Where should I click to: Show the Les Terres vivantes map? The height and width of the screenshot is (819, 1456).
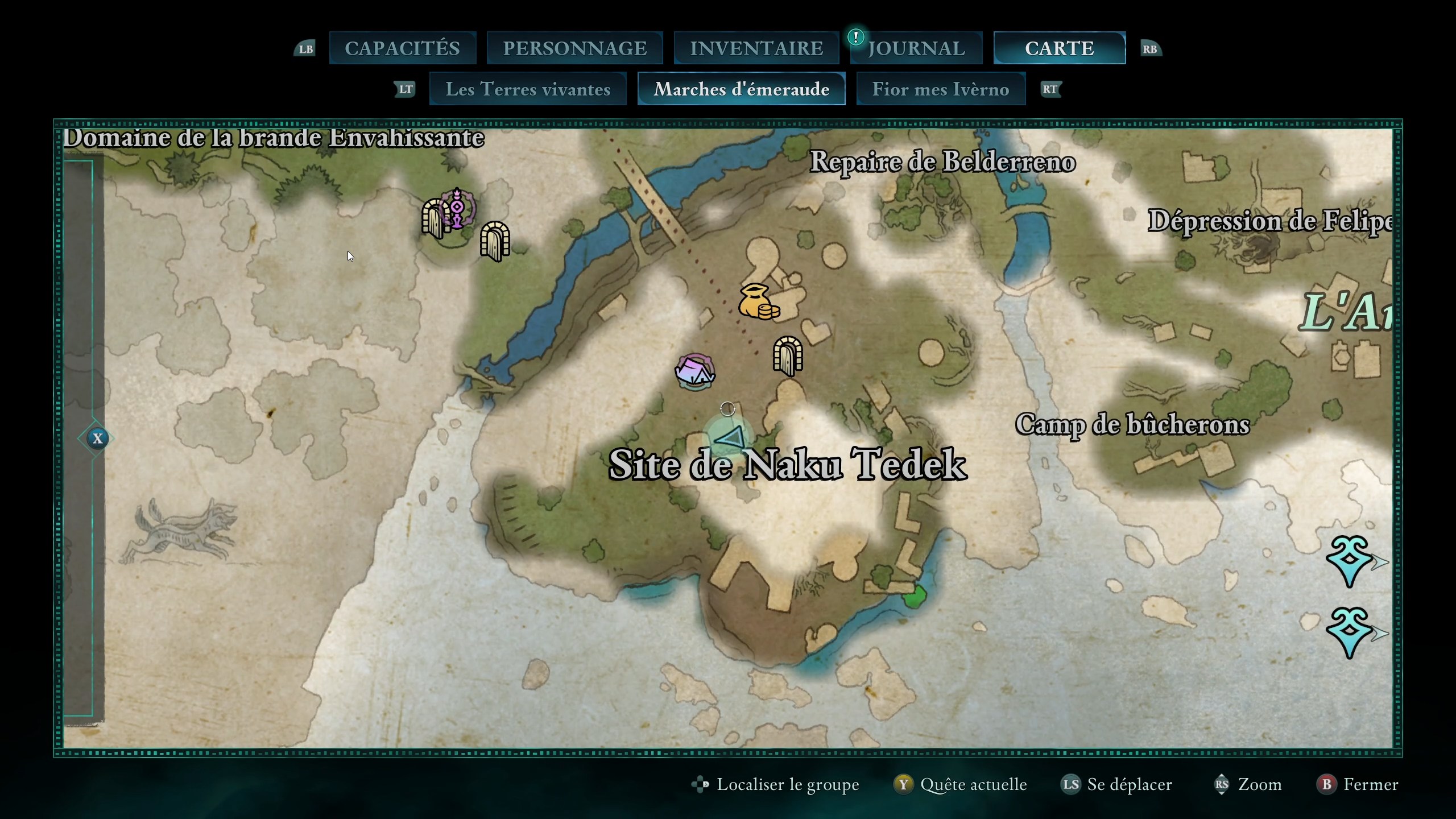point(528,89)
